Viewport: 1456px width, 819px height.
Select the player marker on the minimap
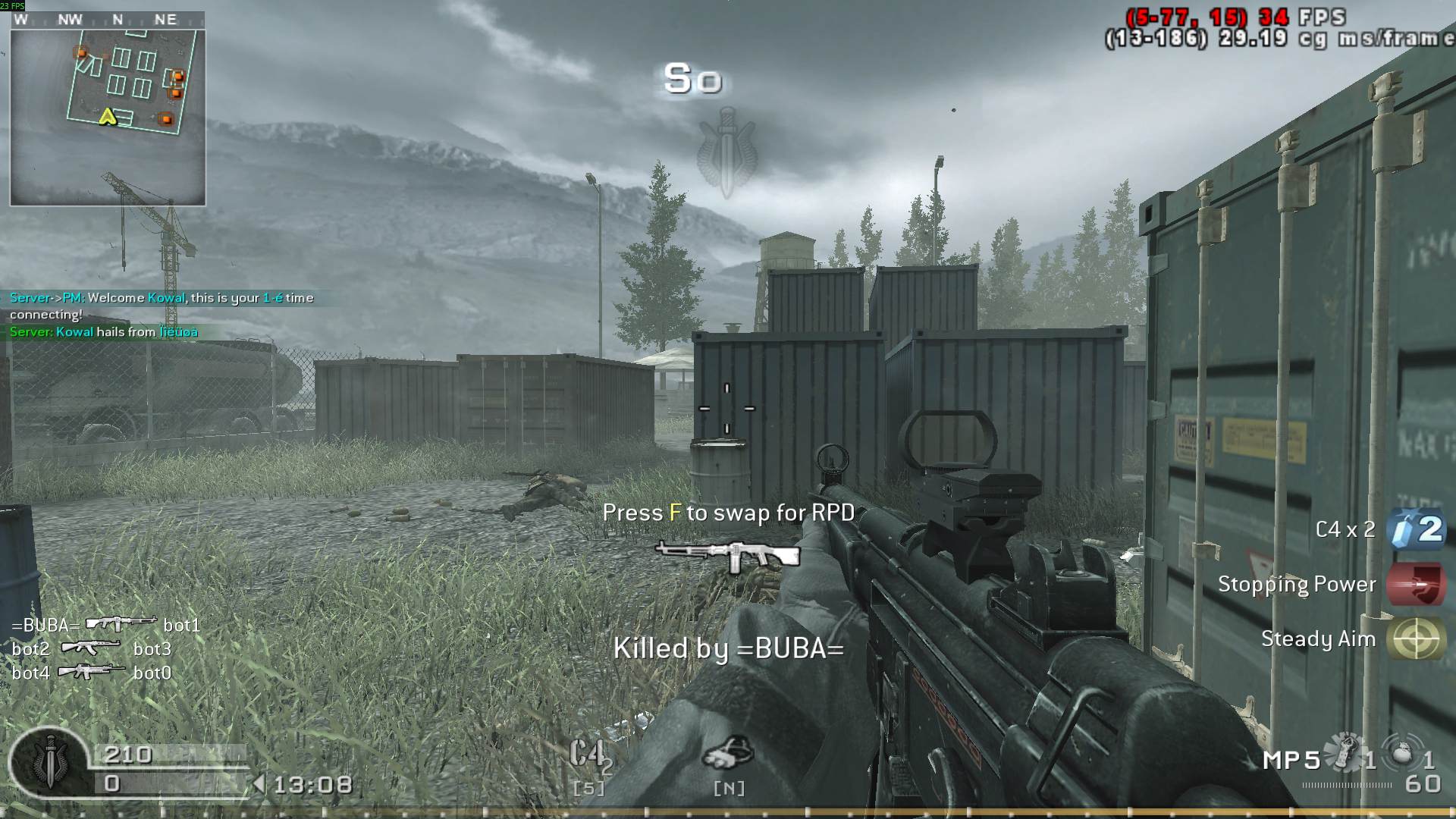(x=107, y=118)
